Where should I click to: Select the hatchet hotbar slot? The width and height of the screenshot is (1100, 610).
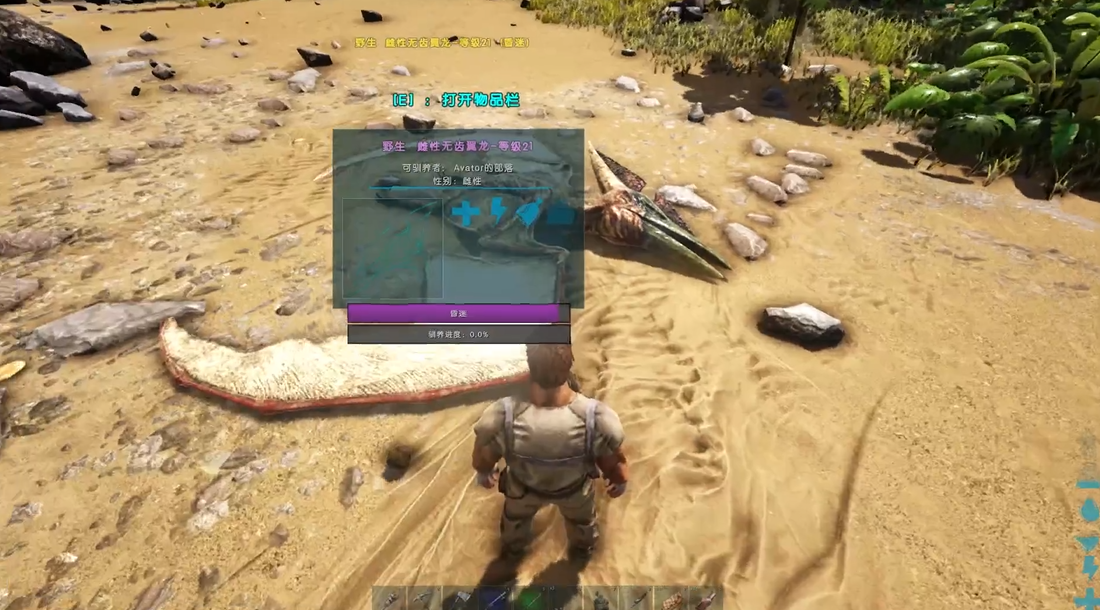pos(460,599)
